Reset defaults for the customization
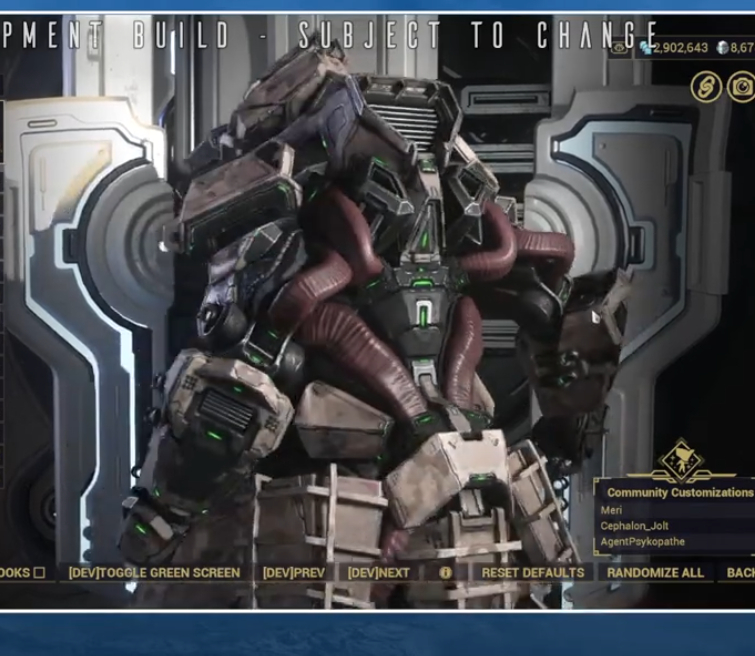This screenshot has height=656, width=755. [532, 573]
